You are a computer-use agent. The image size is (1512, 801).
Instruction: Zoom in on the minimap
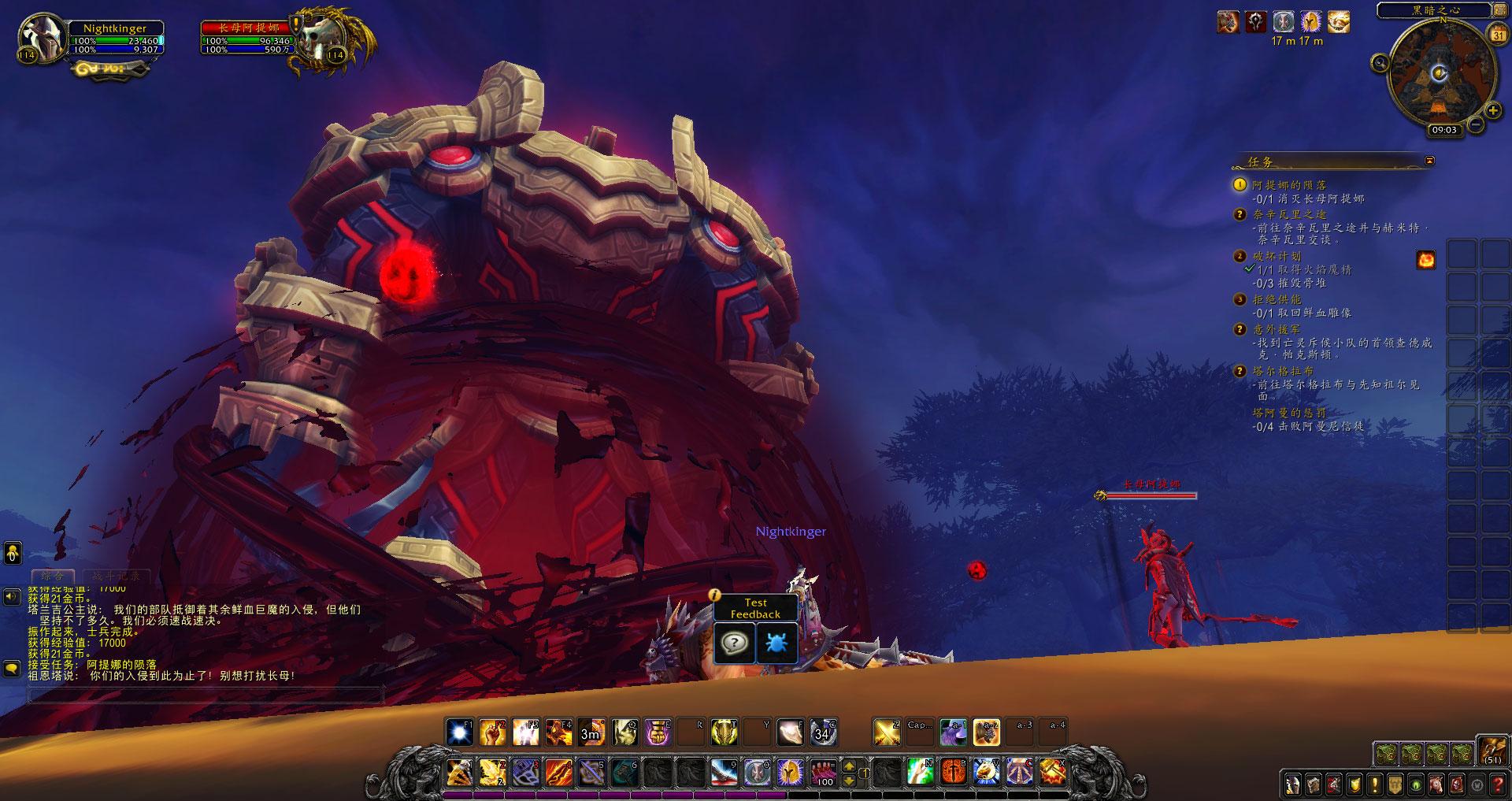pos(1492,111)
